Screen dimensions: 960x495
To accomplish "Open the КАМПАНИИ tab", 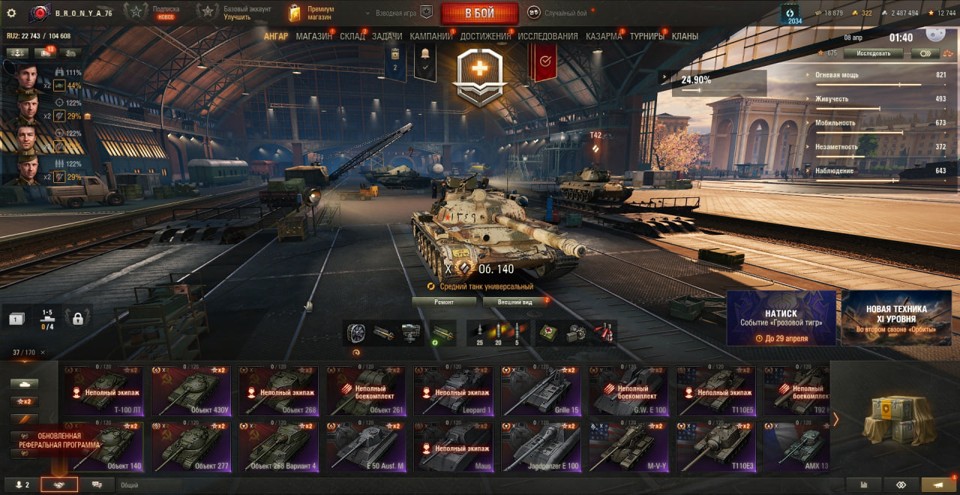I will [430, 36].
